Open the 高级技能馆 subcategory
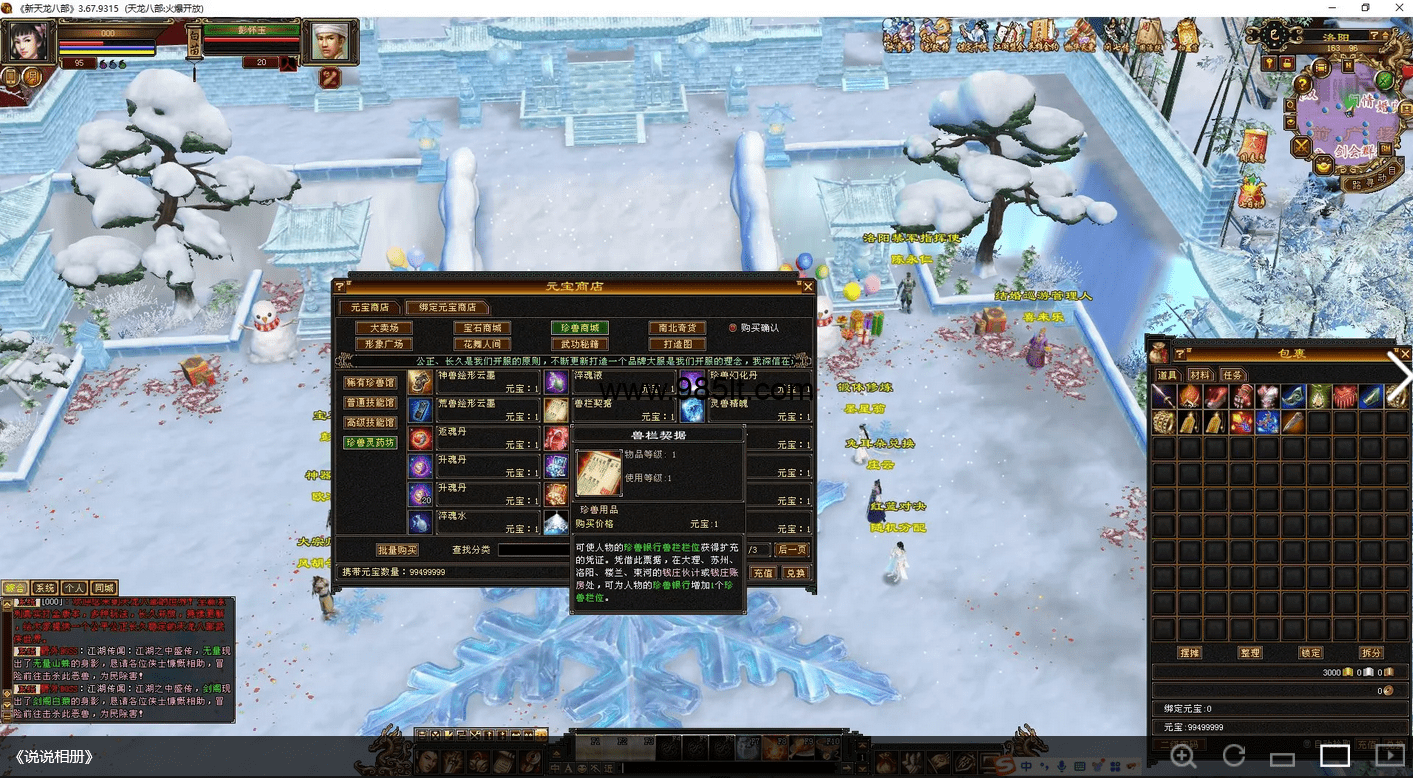 tap(370, 423)
